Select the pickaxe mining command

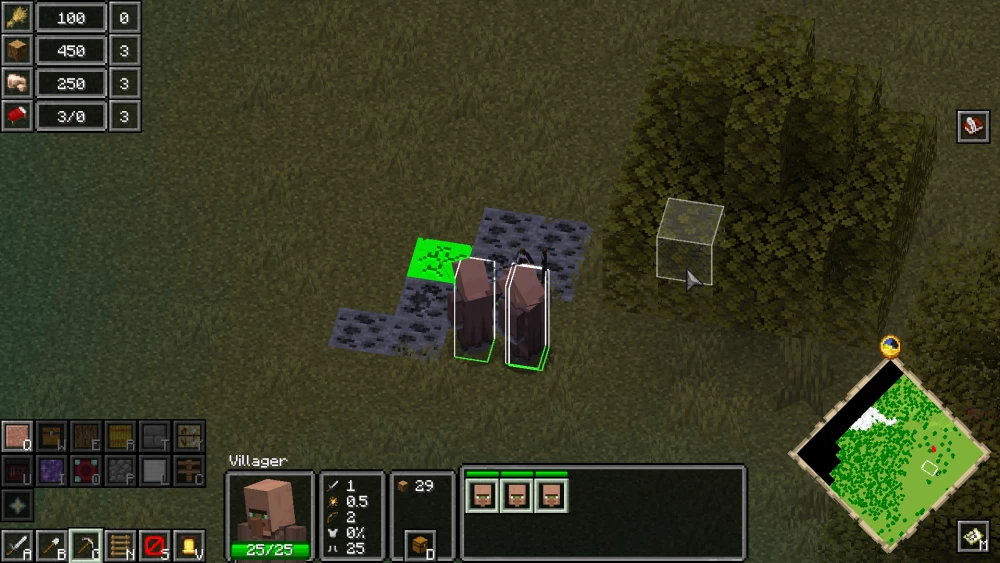(x=86, y=546)
